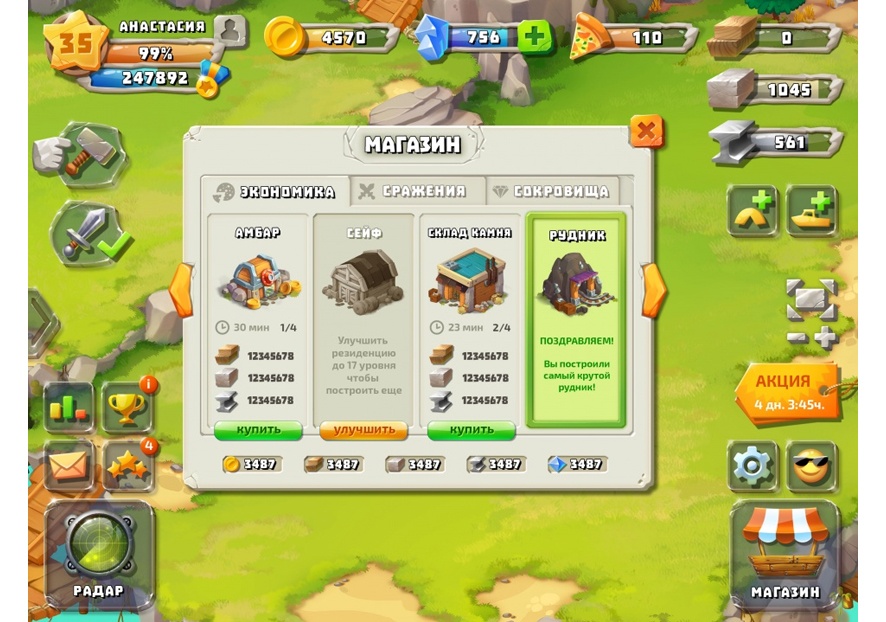Image resolution: width=886 pixels, height=622 pixels.
Task: Open the Акция promotion offer
Action: pos(786,392)
